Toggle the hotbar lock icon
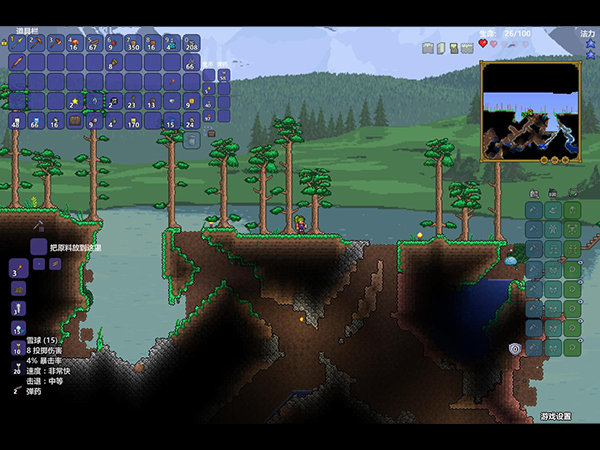Screen dimensions: 600x450 click(8, 43)
